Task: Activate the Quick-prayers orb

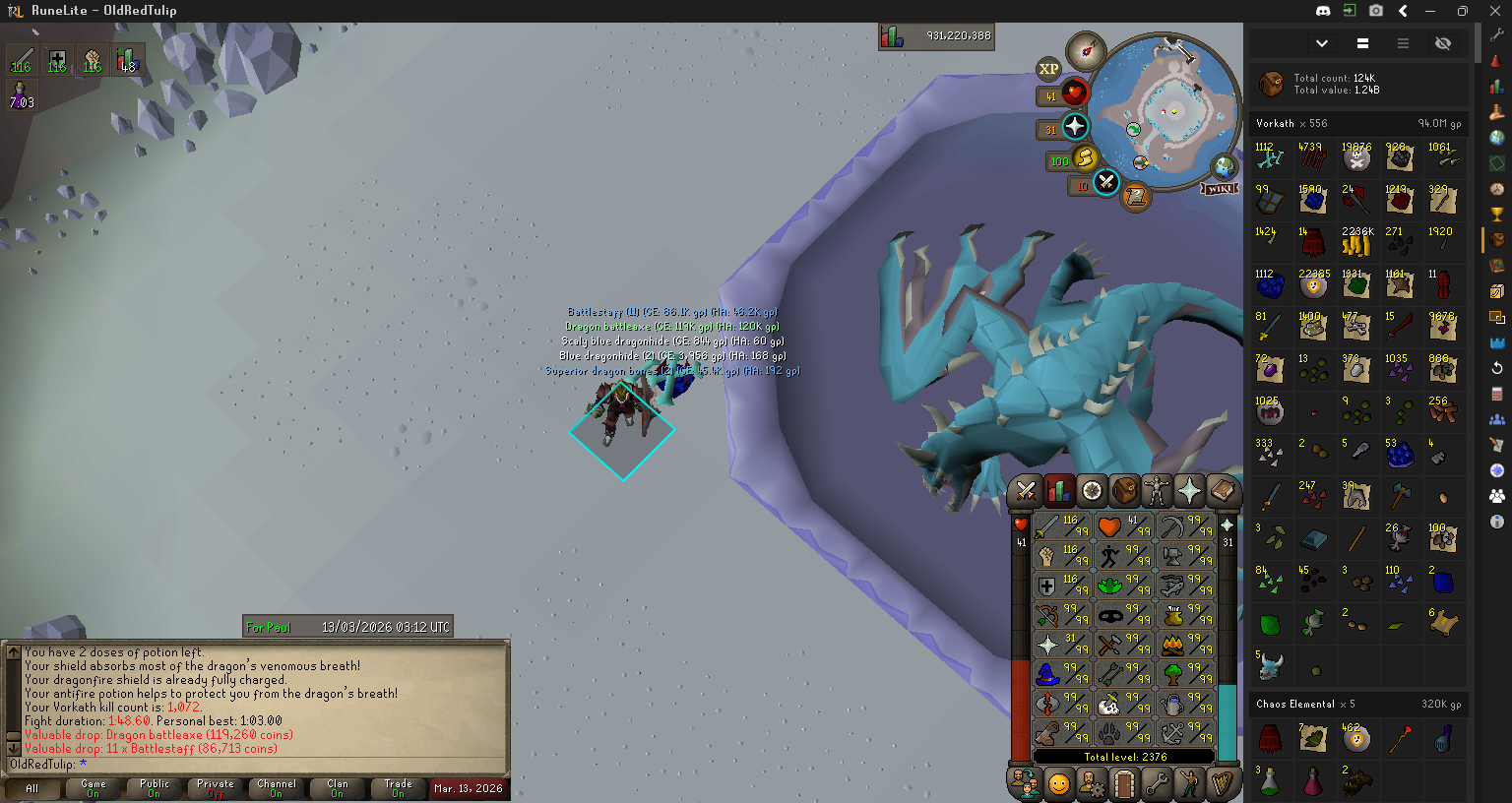Action: (x=1075, y=127)
